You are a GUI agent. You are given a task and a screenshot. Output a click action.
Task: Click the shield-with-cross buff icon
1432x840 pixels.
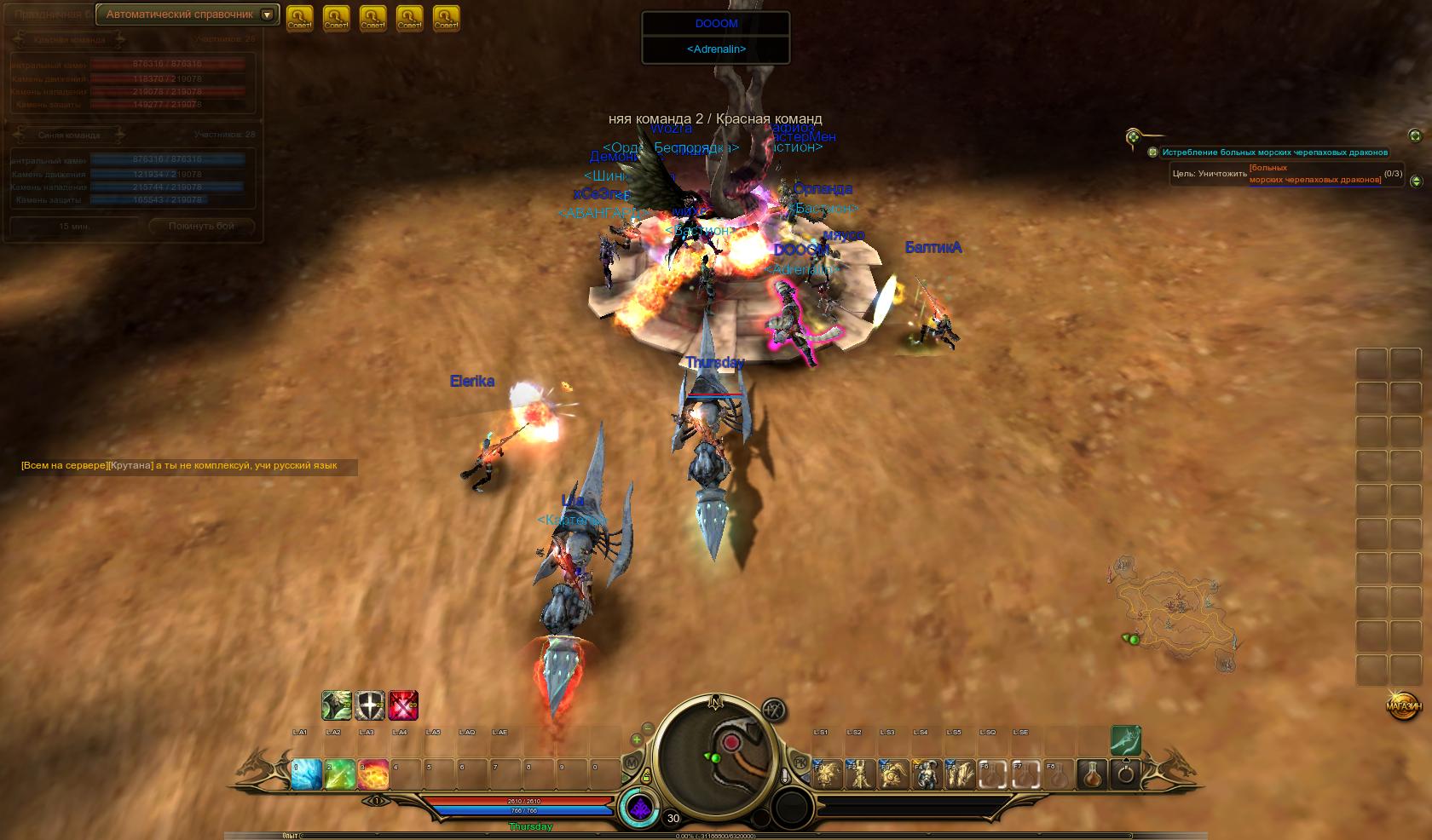370,705
